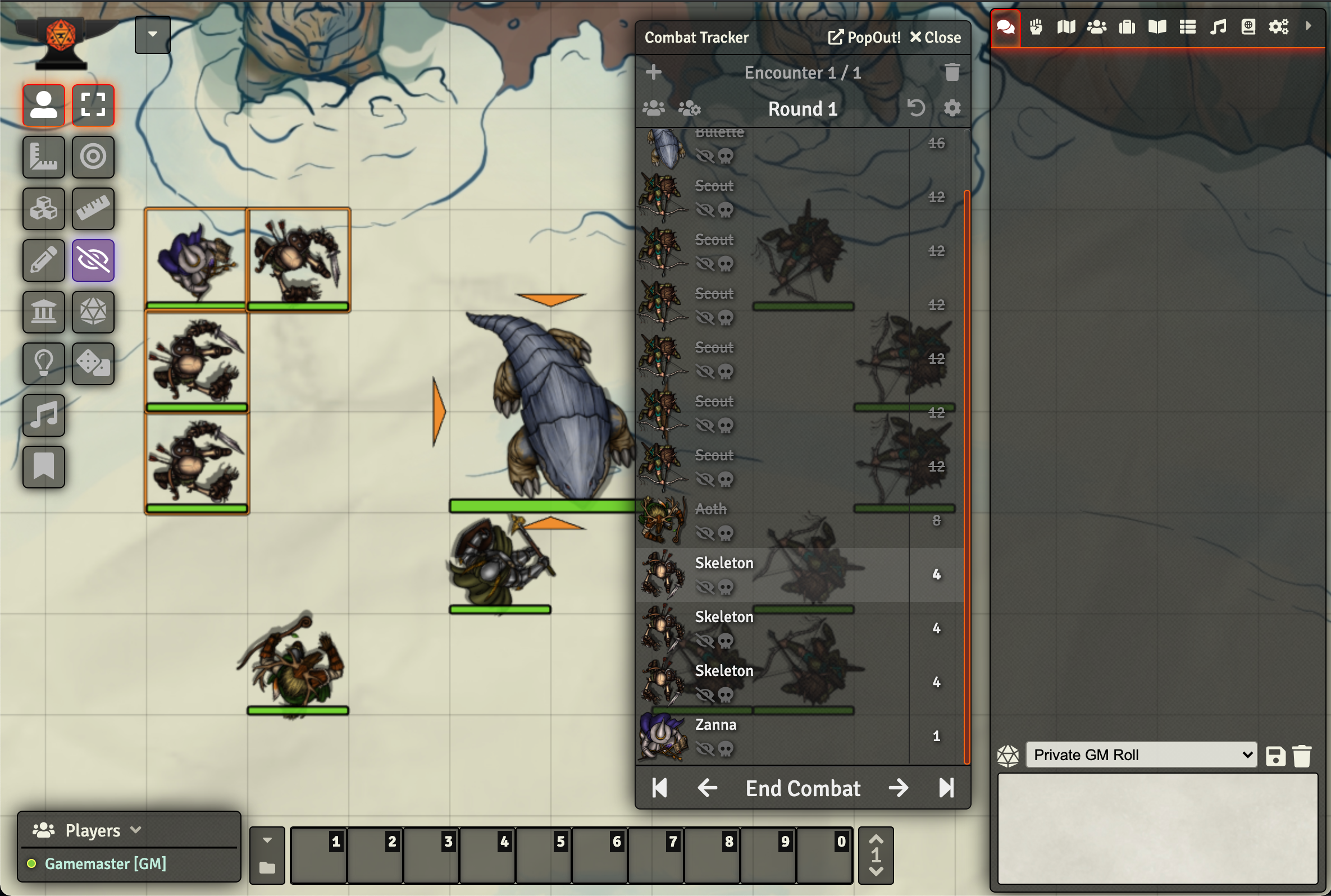Collapse the Players list

click(x=136, y=830)
